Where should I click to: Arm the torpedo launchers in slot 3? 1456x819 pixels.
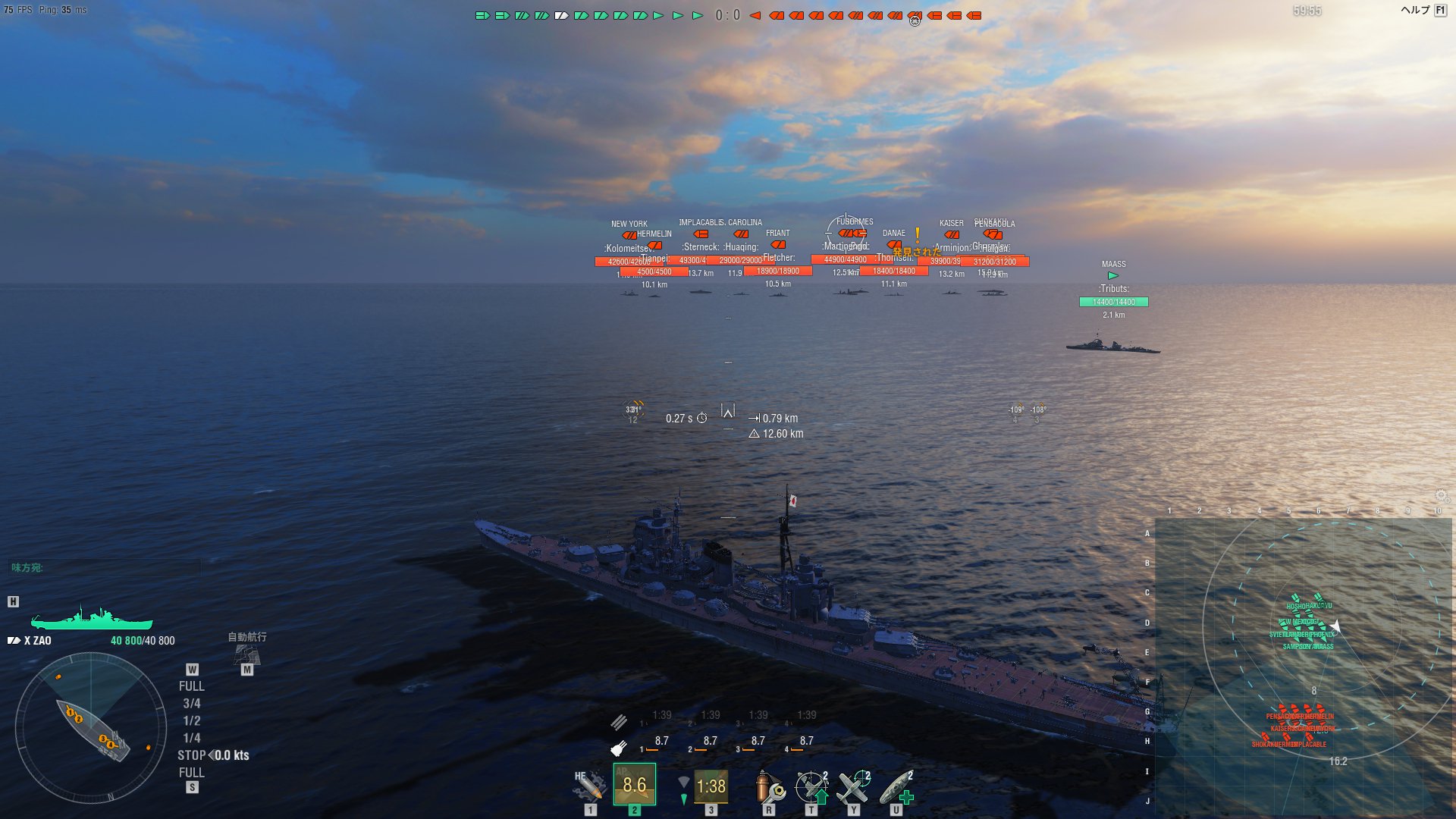point(711,786)
